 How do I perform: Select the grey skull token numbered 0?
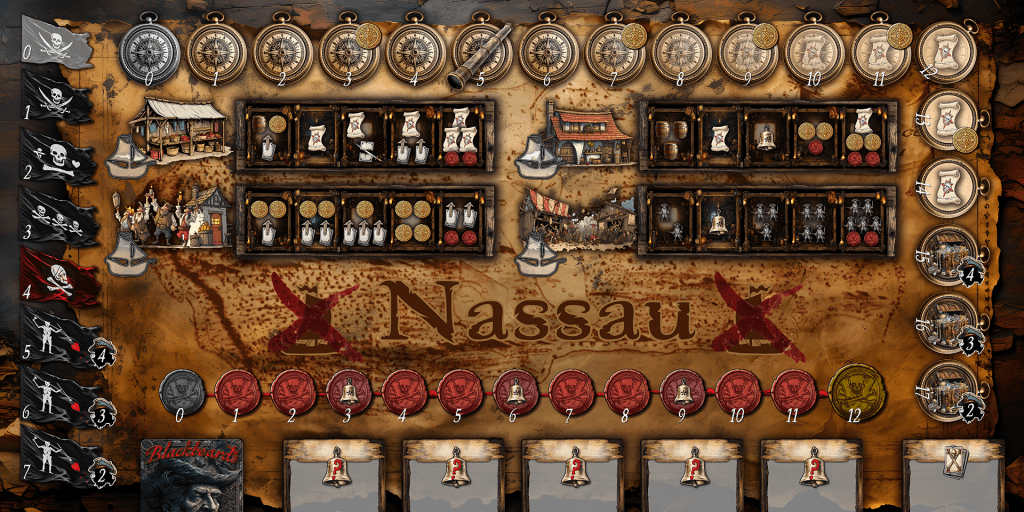point(183,391)
